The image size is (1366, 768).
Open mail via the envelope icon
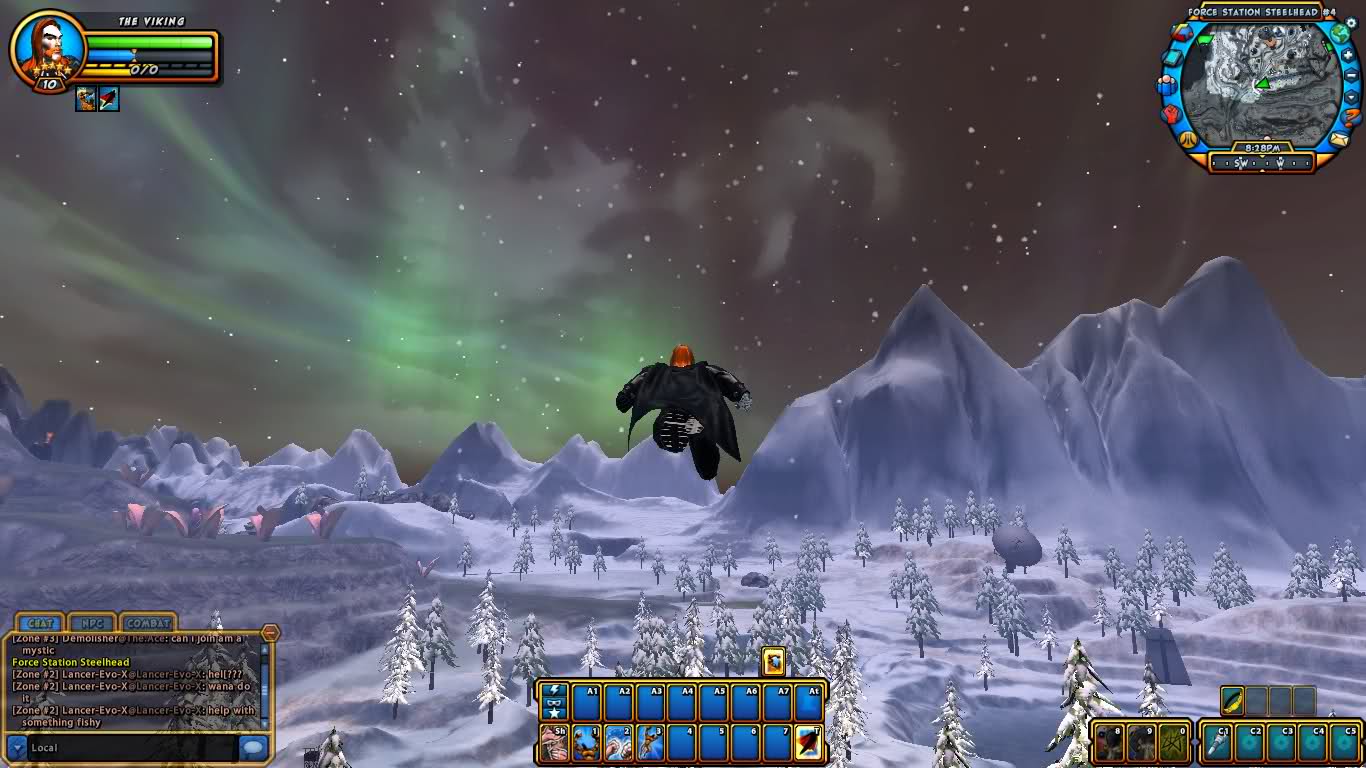click(x=1338, y=141)
